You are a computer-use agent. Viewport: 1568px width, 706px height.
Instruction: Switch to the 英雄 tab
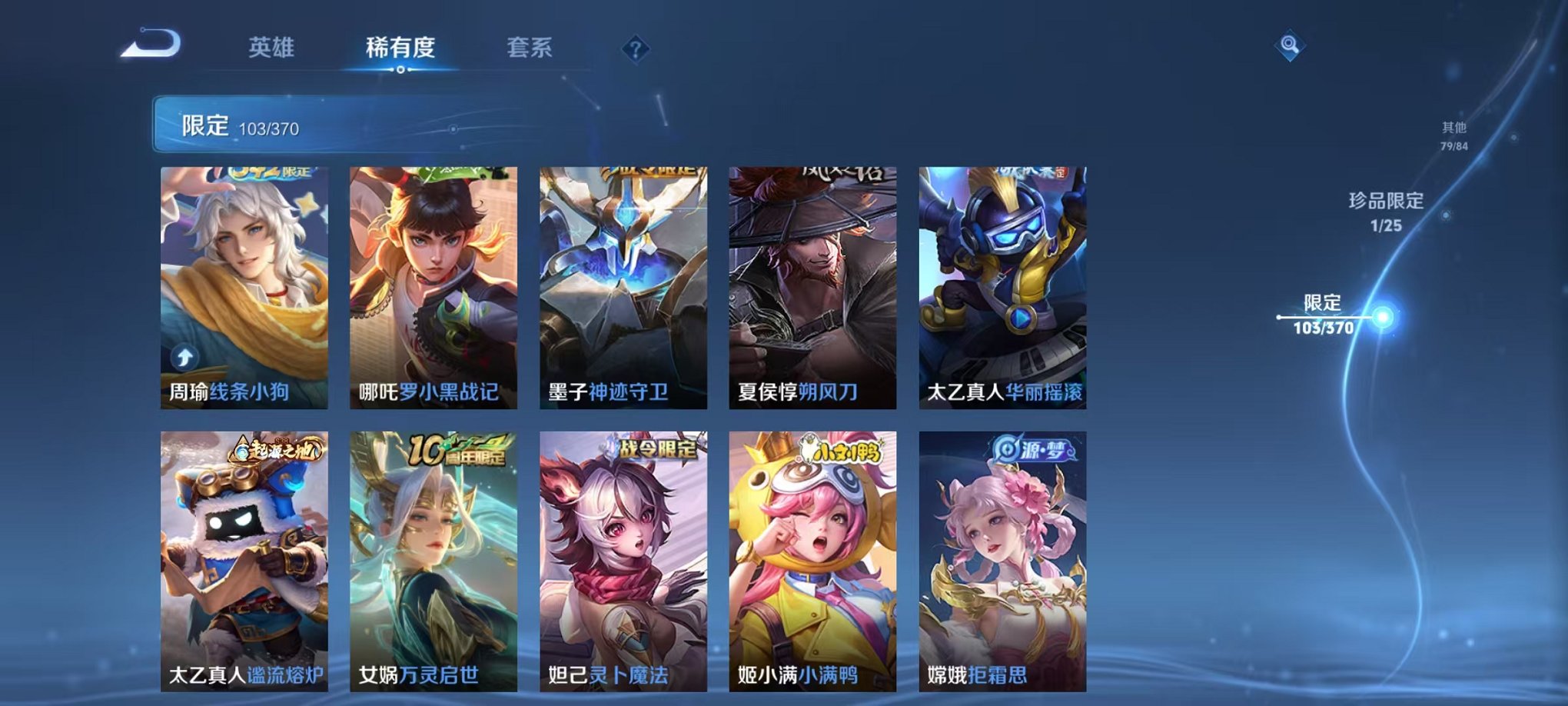[x=271, y=48]
